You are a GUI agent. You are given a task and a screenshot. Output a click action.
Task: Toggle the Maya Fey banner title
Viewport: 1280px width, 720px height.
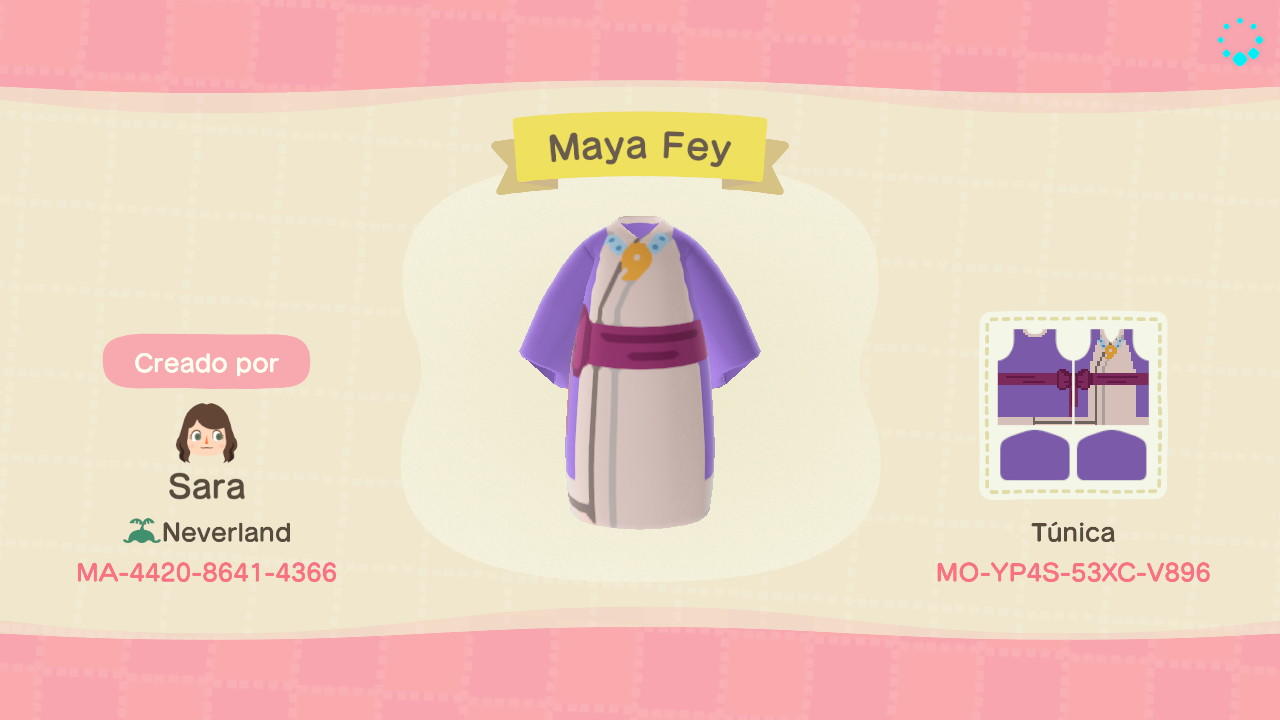[x=640, y=146]
